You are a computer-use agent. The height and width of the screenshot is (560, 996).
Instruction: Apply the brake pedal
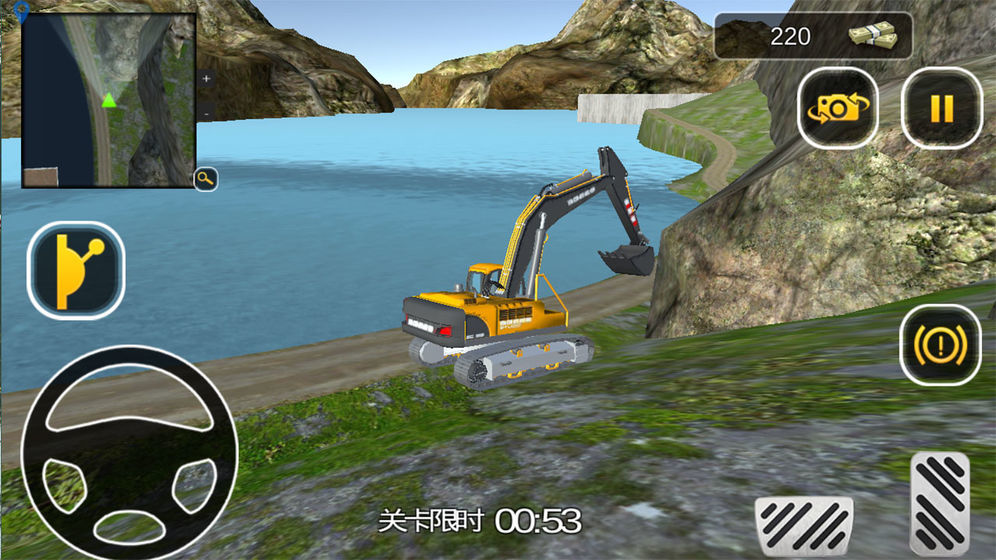click(803, 525)
